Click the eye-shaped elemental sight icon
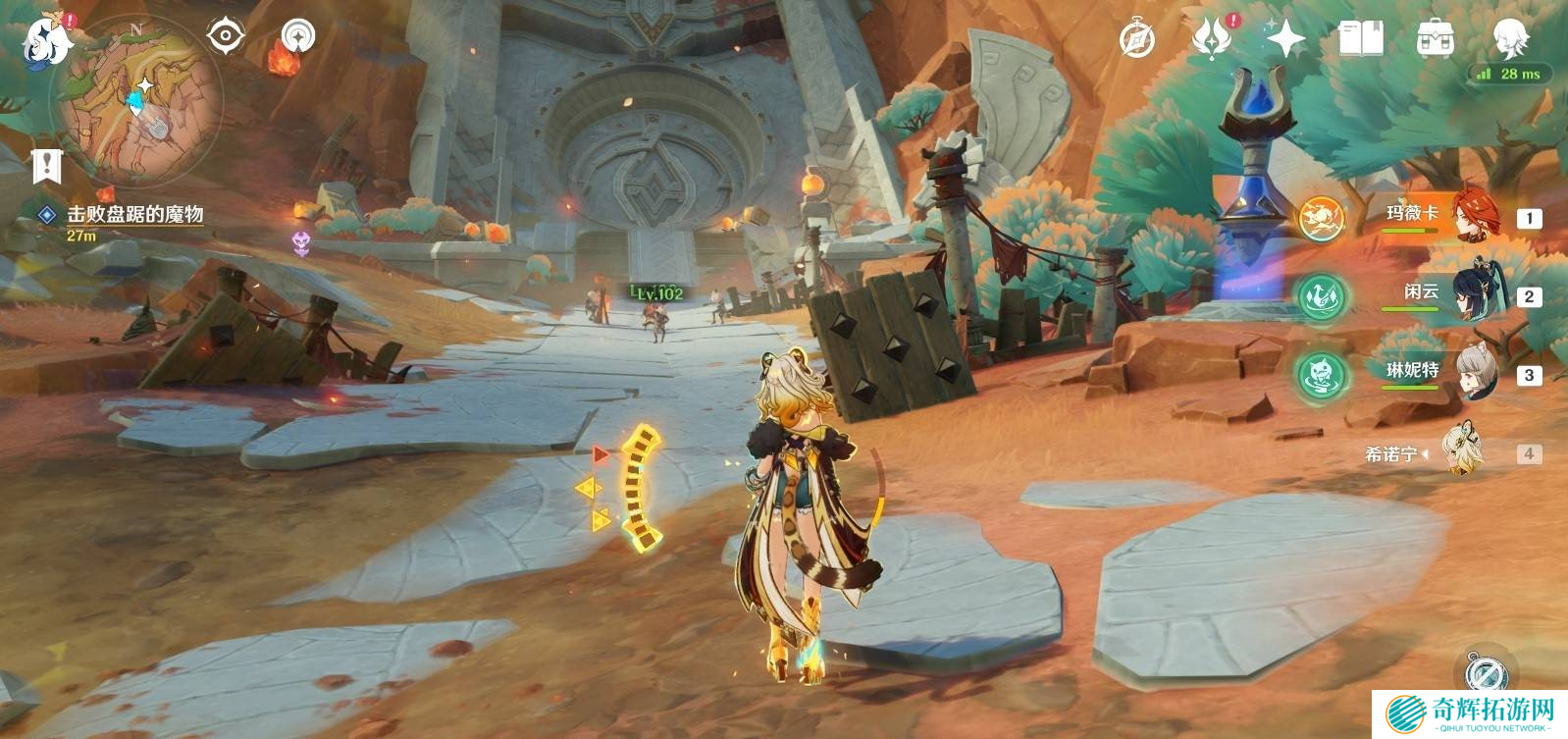Image resolution: width=1568 pixels, height=739 pixels. [x=226, y=37]
